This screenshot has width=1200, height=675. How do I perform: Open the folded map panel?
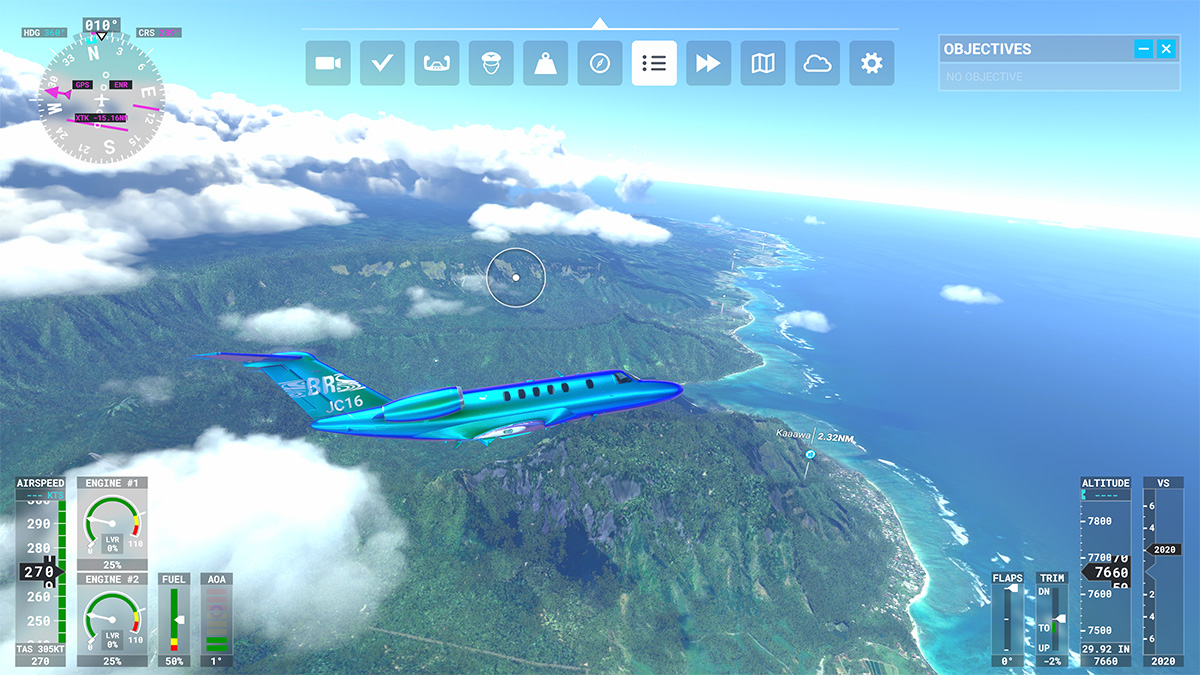click(763, 63)
